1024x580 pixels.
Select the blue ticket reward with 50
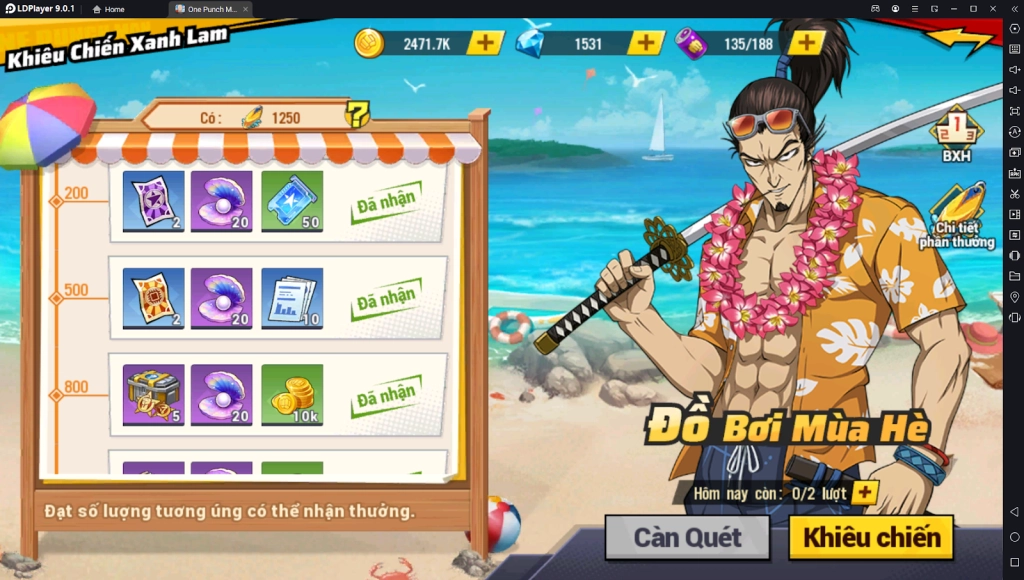click(x=292, y=201)
